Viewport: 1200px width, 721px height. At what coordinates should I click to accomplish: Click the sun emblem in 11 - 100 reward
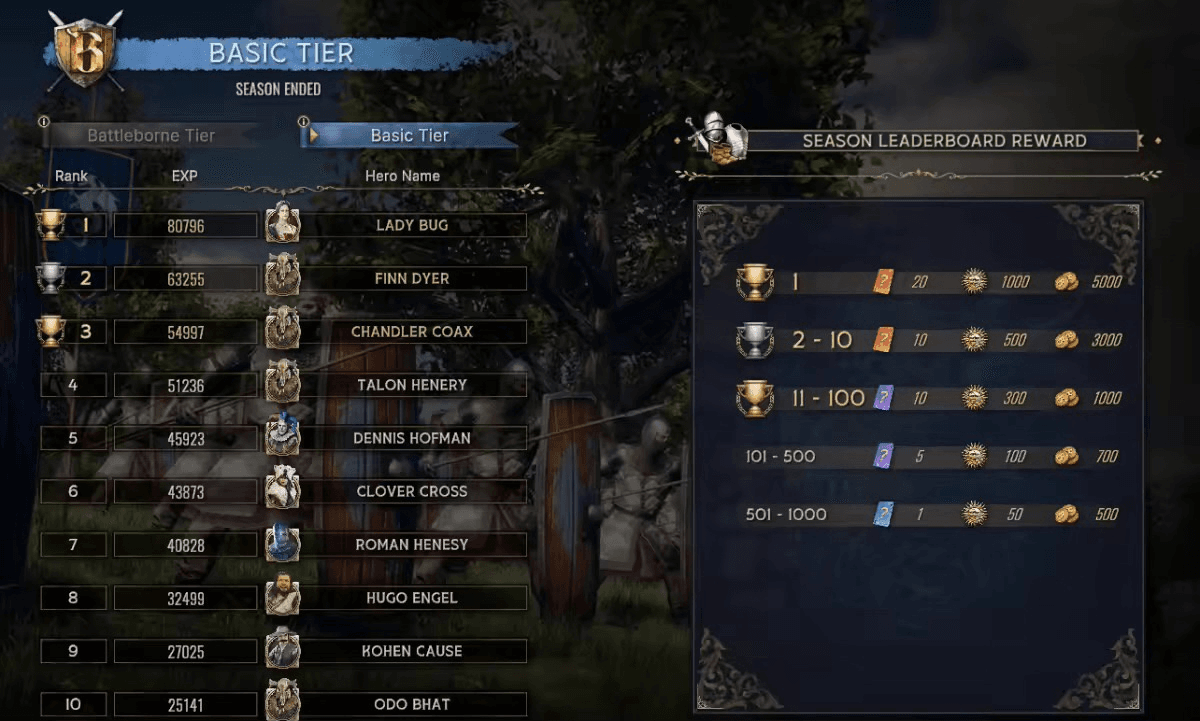[974, 398]
